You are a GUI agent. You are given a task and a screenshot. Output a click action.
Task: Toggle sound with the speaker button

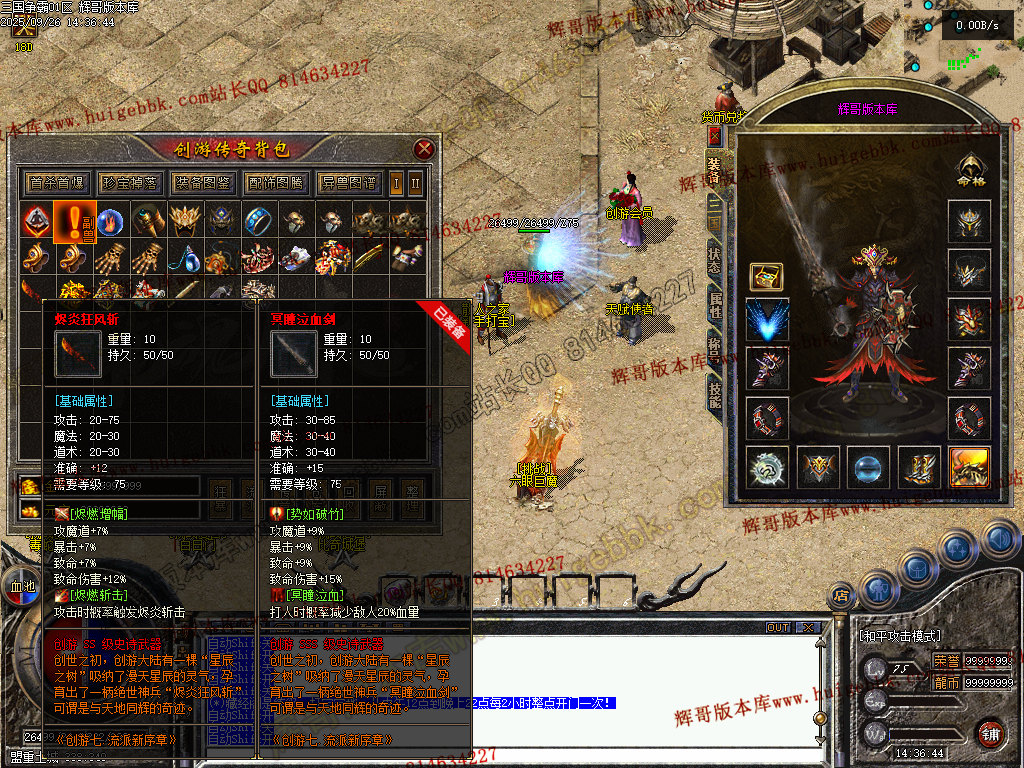(1000, 541)
